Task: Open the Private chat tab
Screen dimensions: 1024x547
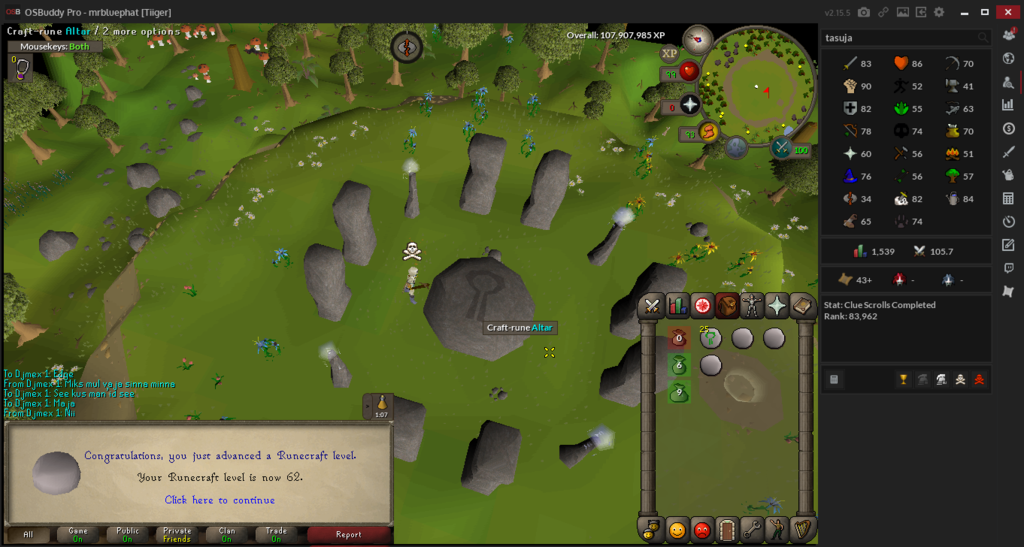Action: pos(177,534)
